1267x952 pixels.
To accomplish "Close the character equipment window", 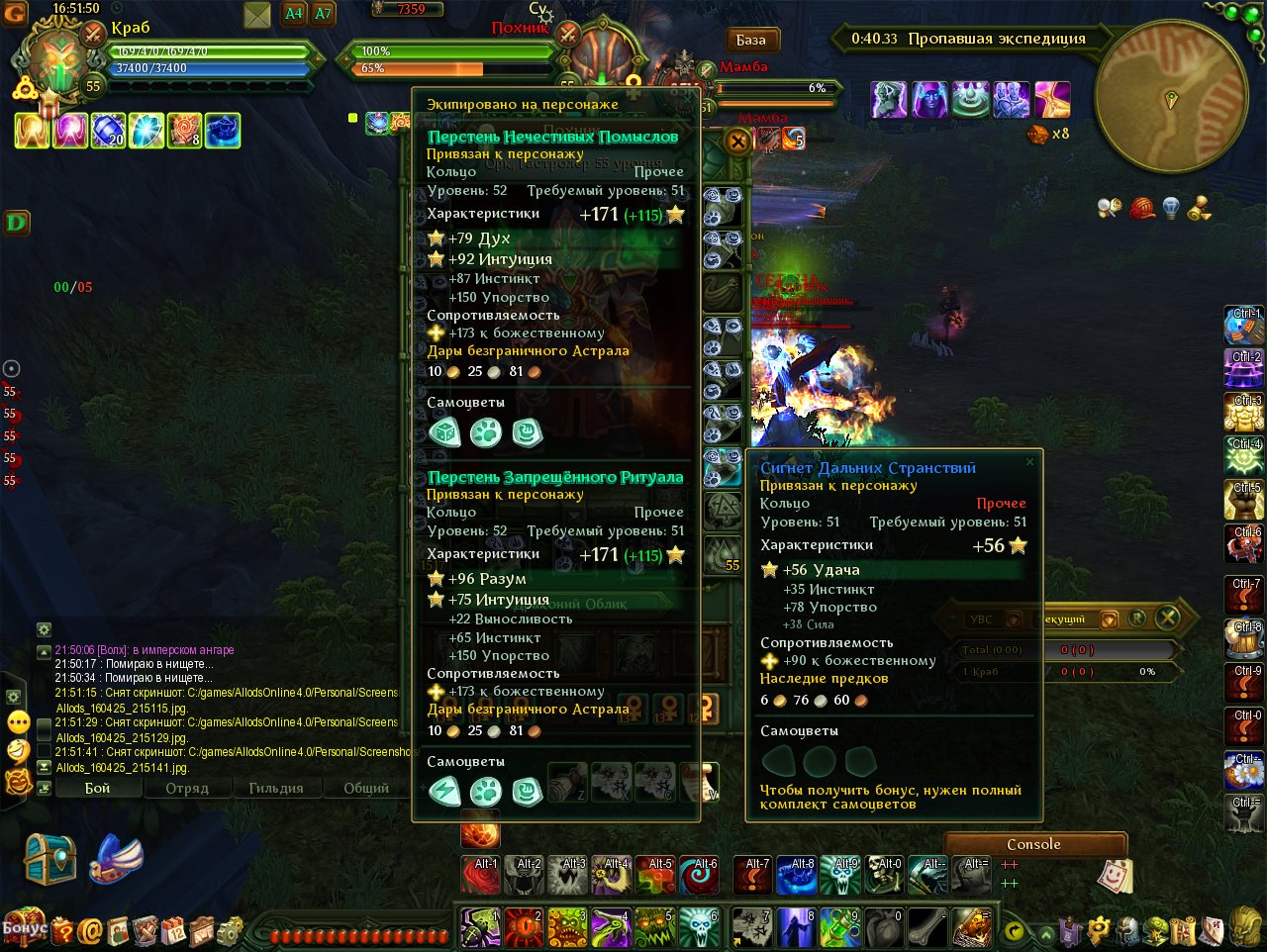I will (737, 142).
